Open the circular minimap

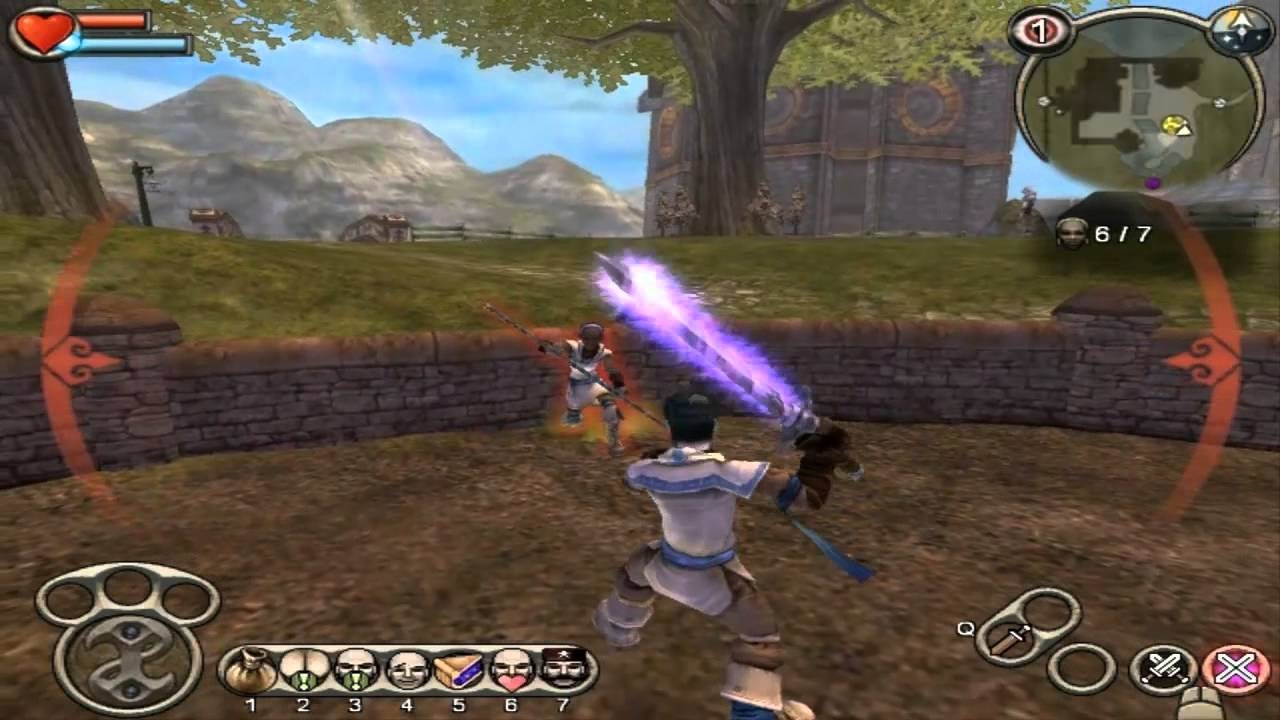pyautogui.click(x=1140, y=110)
